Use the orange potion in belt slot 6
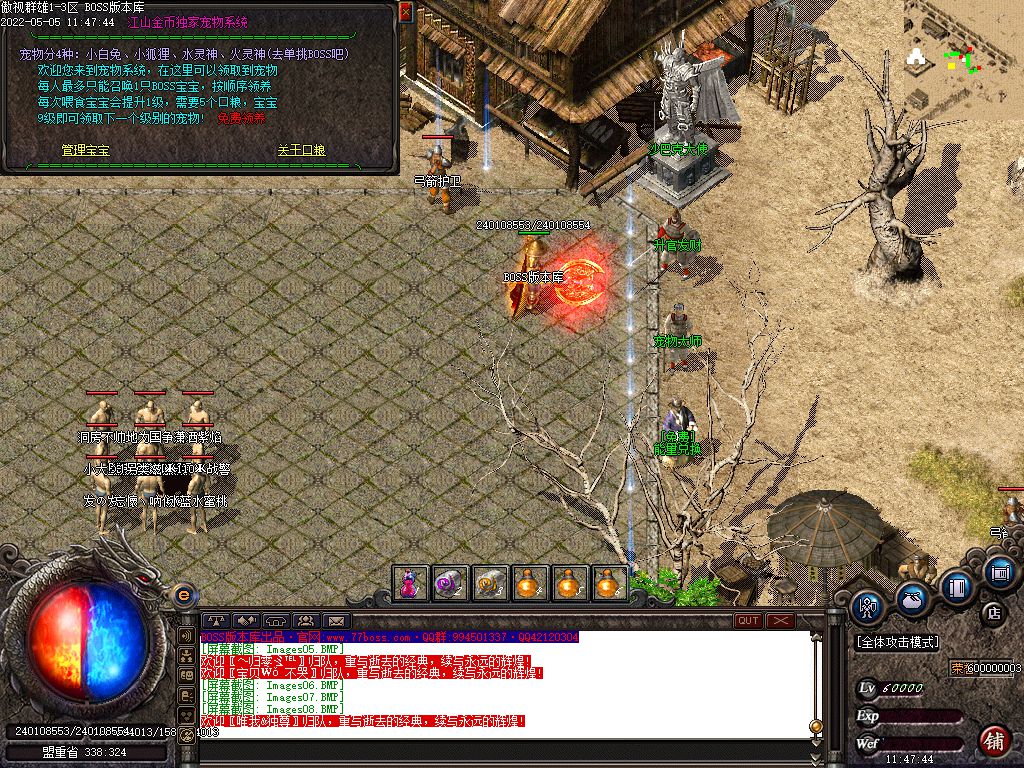This screenshot has height=768, width=1024. pos(610,583)
